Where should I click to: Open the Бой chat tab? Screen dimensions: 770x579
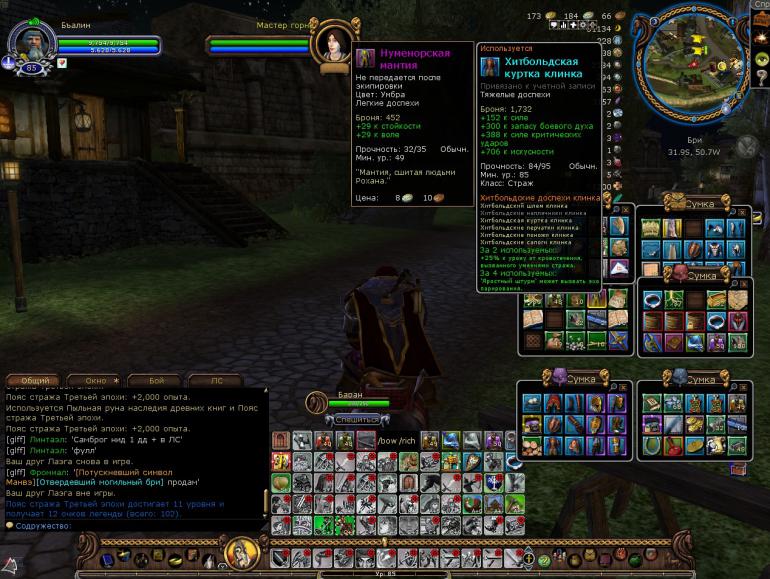click(157, 380)
